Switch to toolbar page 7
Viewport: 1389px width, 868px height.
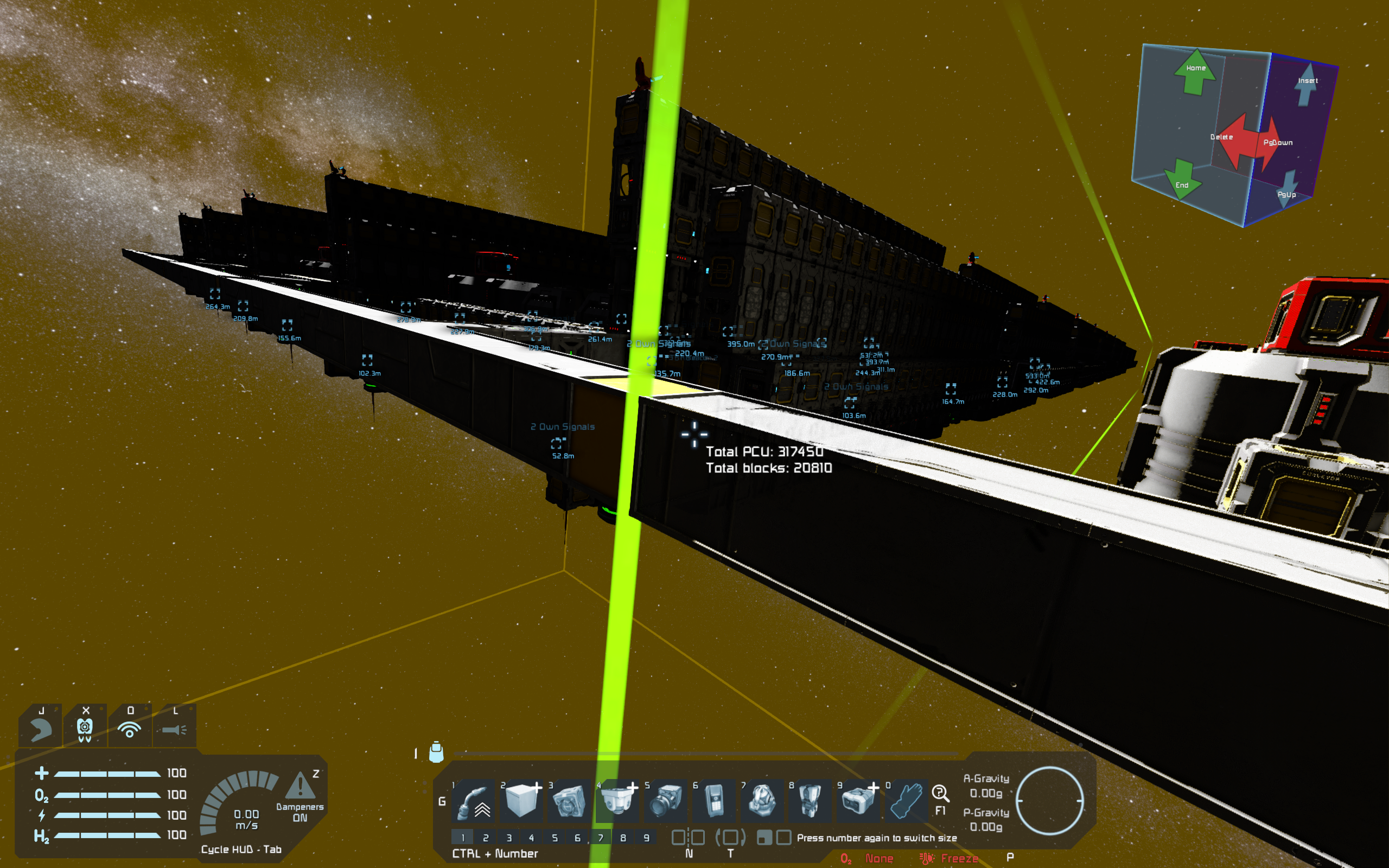(601, 838)
